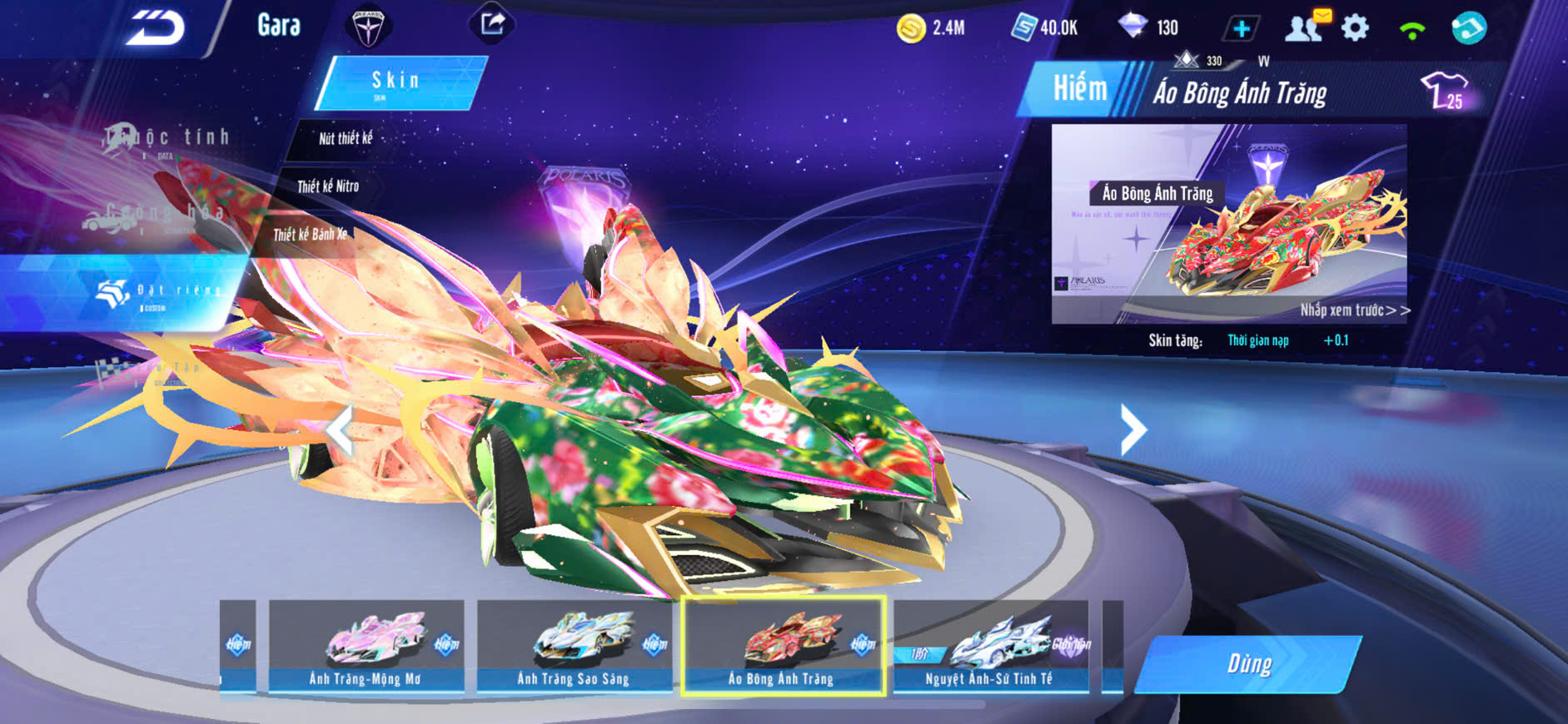Viewport: 1568px width, 724px height.
Task: Show the previous car with left arrow
Action: coord(339,430)
